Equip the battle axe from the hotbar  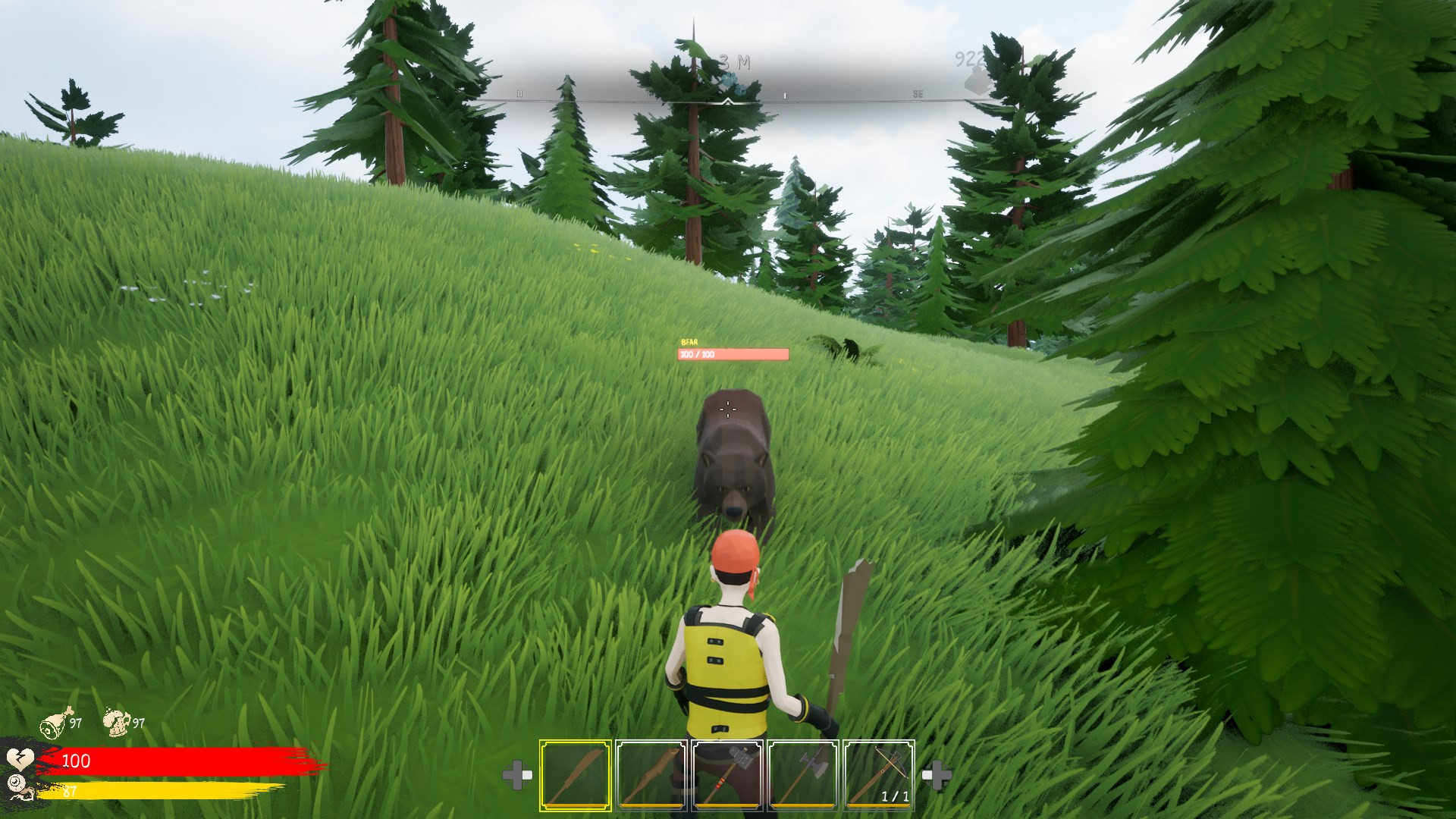pos(803,775)
